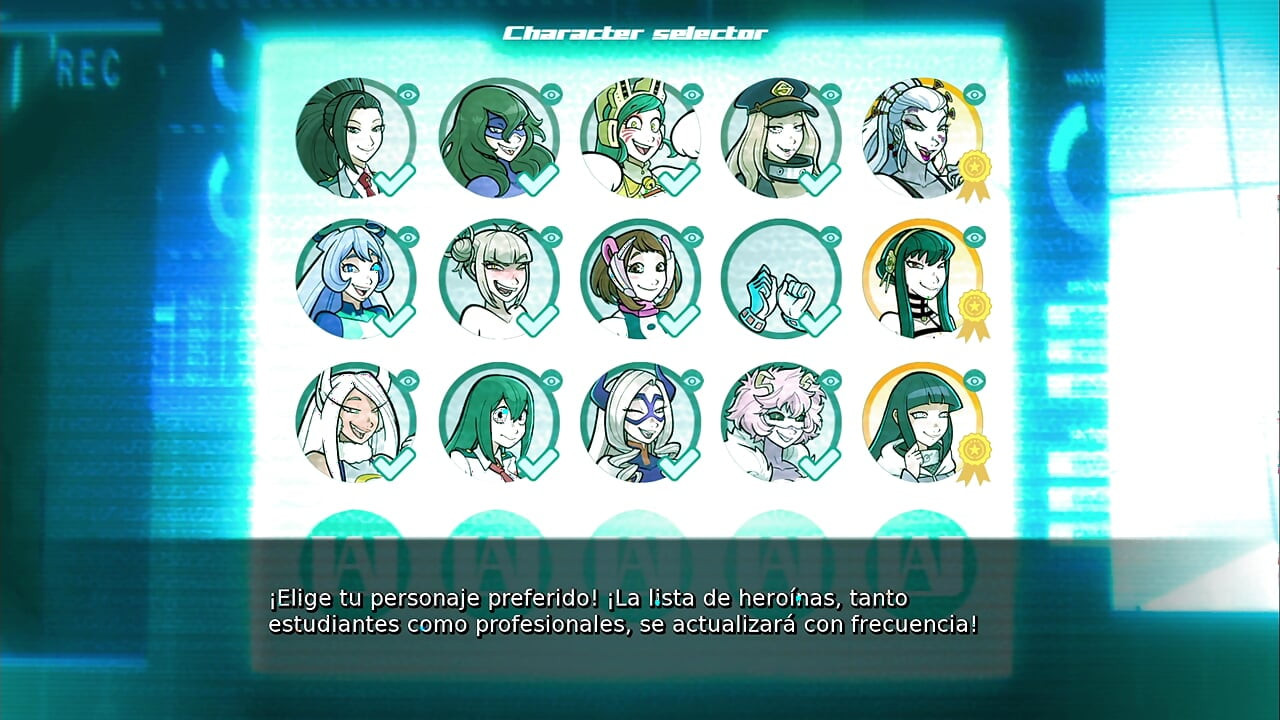The width and height of the screenshot is (1280, 720).
Task: Toggle the eye preview icon on Nejire's portrait
Action: (408, 237)
